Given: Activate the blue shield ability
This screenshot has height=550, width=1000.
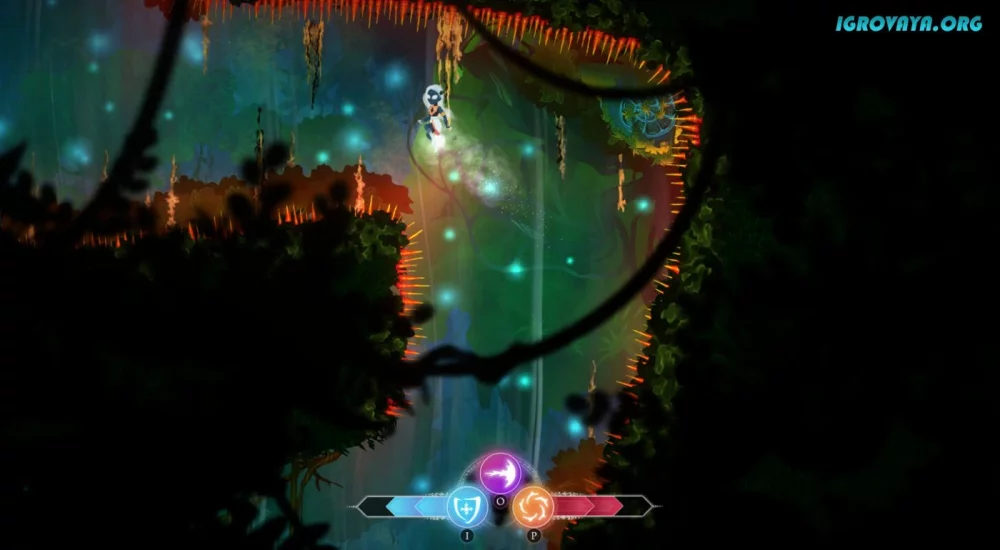Looking at the screenshot, I should 466,506.
